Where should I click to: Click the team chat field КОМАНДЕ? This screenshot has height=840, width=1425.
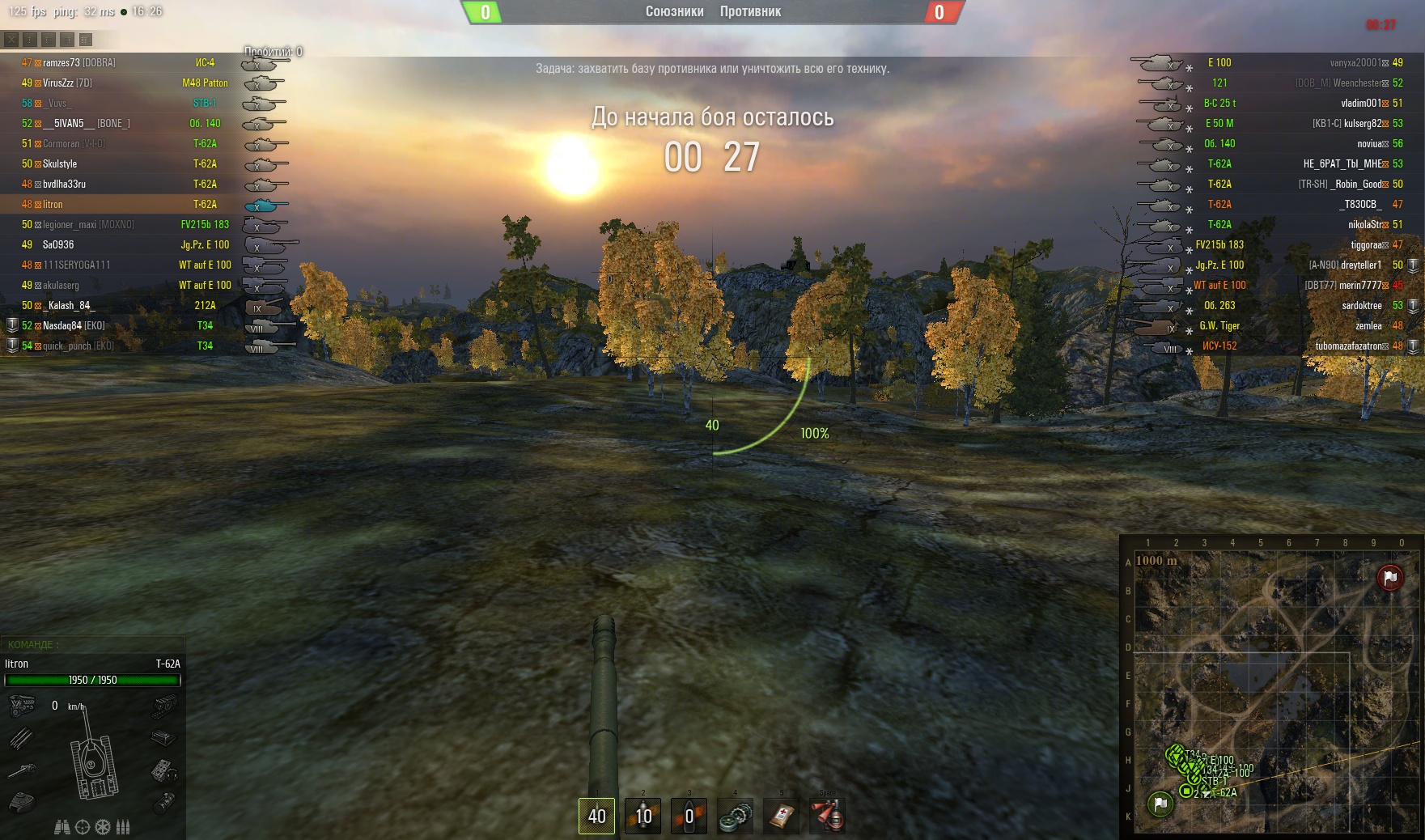(x=93, y=645)
